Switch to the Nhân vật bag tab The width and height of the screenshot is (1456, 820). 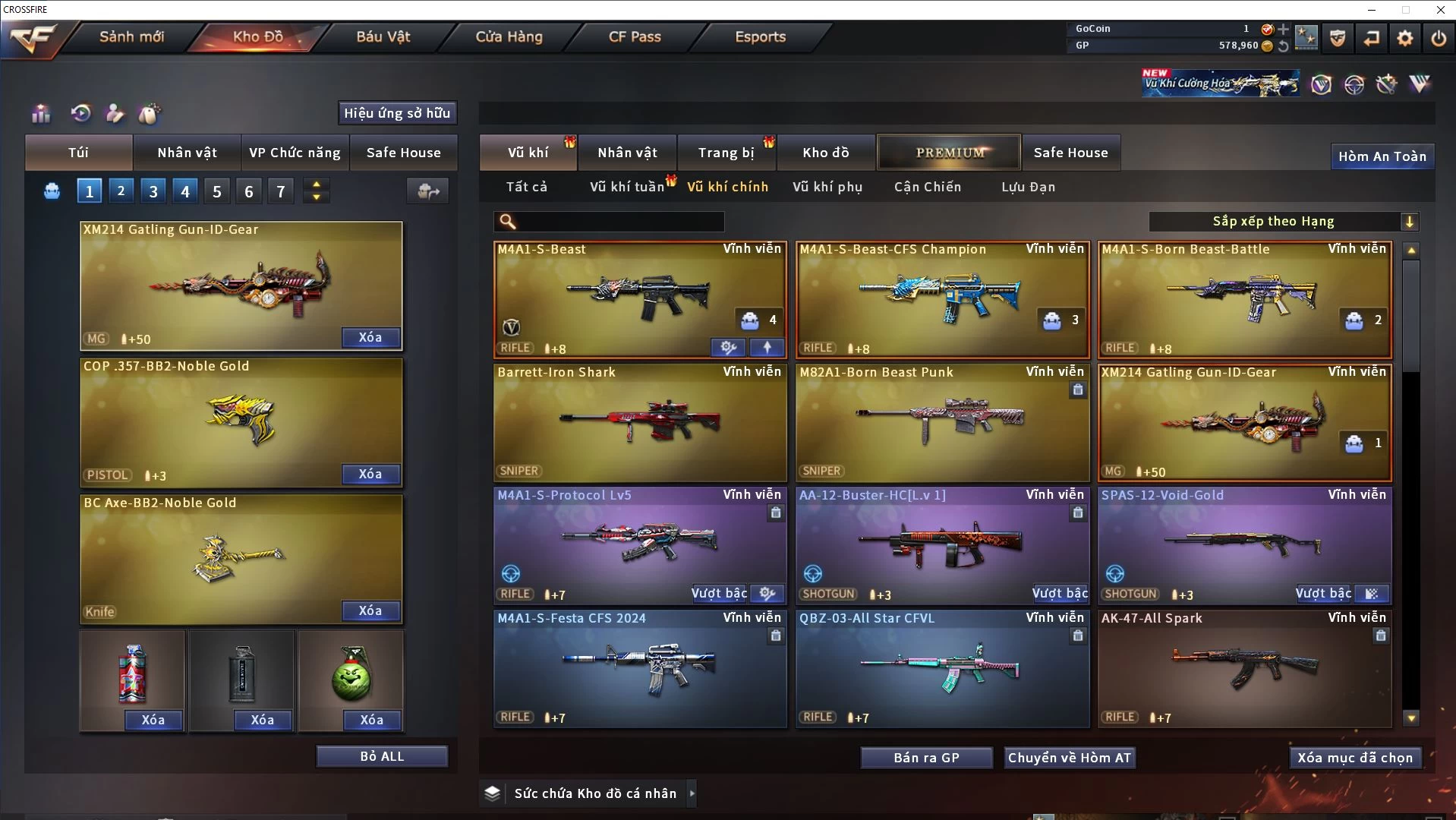click(x=187, y=153)
